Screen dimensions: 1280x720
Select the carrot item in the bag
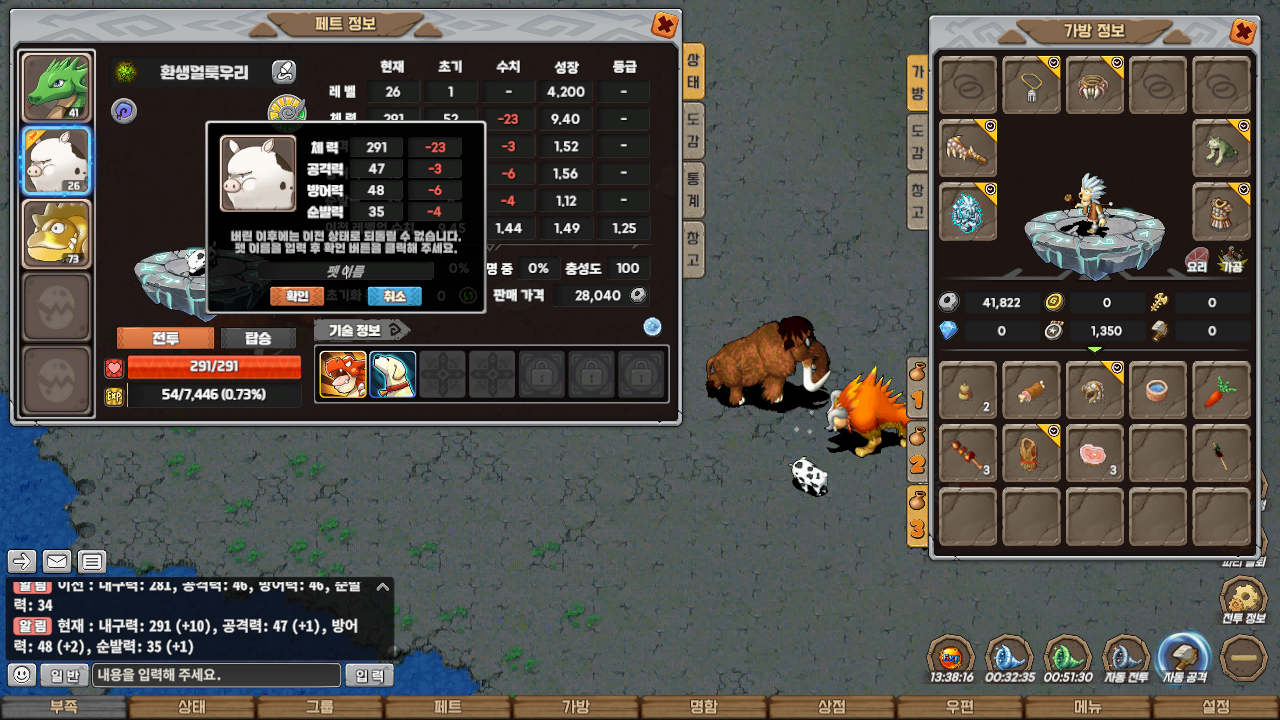pyautogui.click(x=1221, y=390)
